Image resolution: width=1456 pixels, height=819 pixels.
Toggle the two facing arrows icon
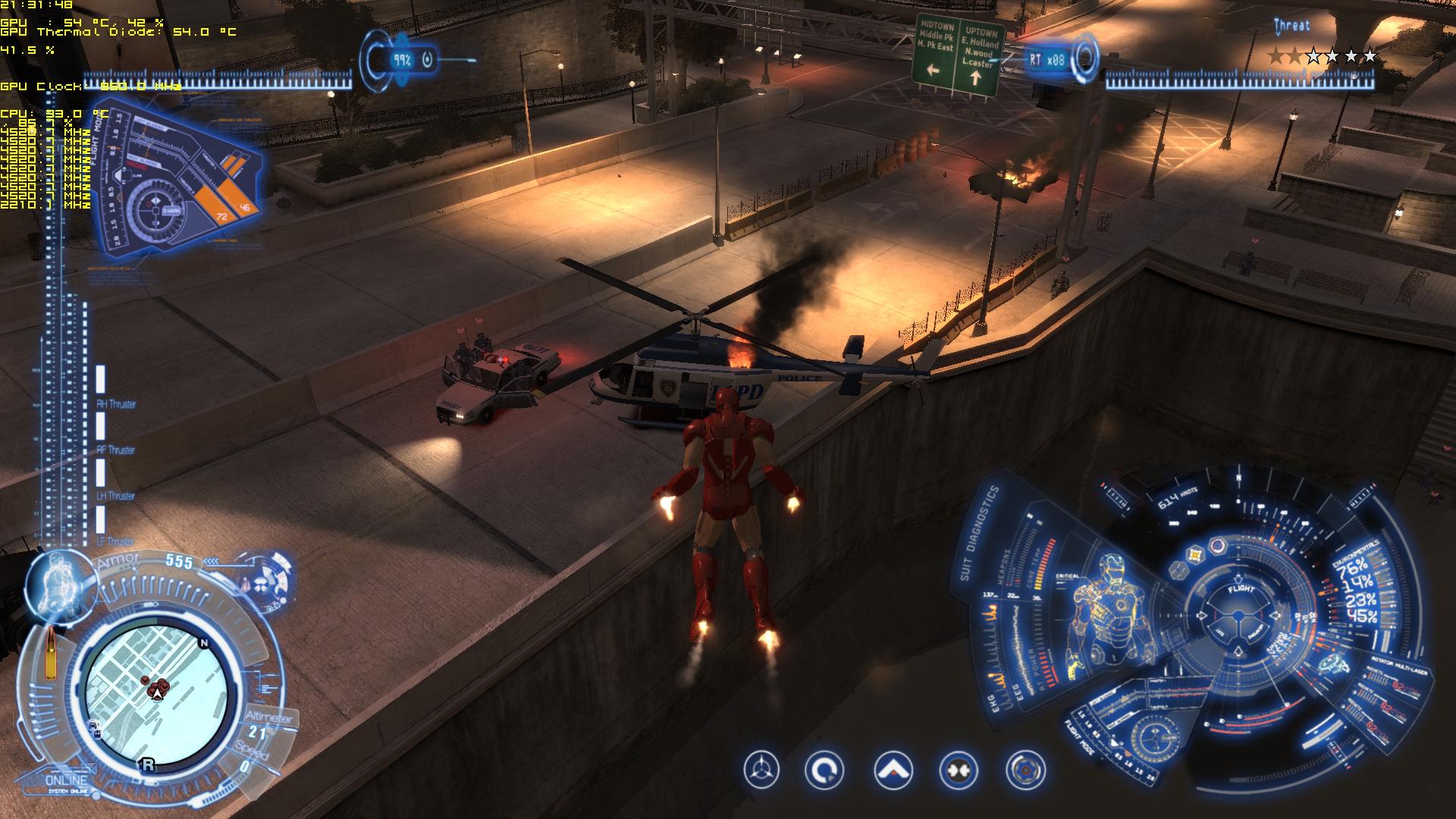[958, 770]
